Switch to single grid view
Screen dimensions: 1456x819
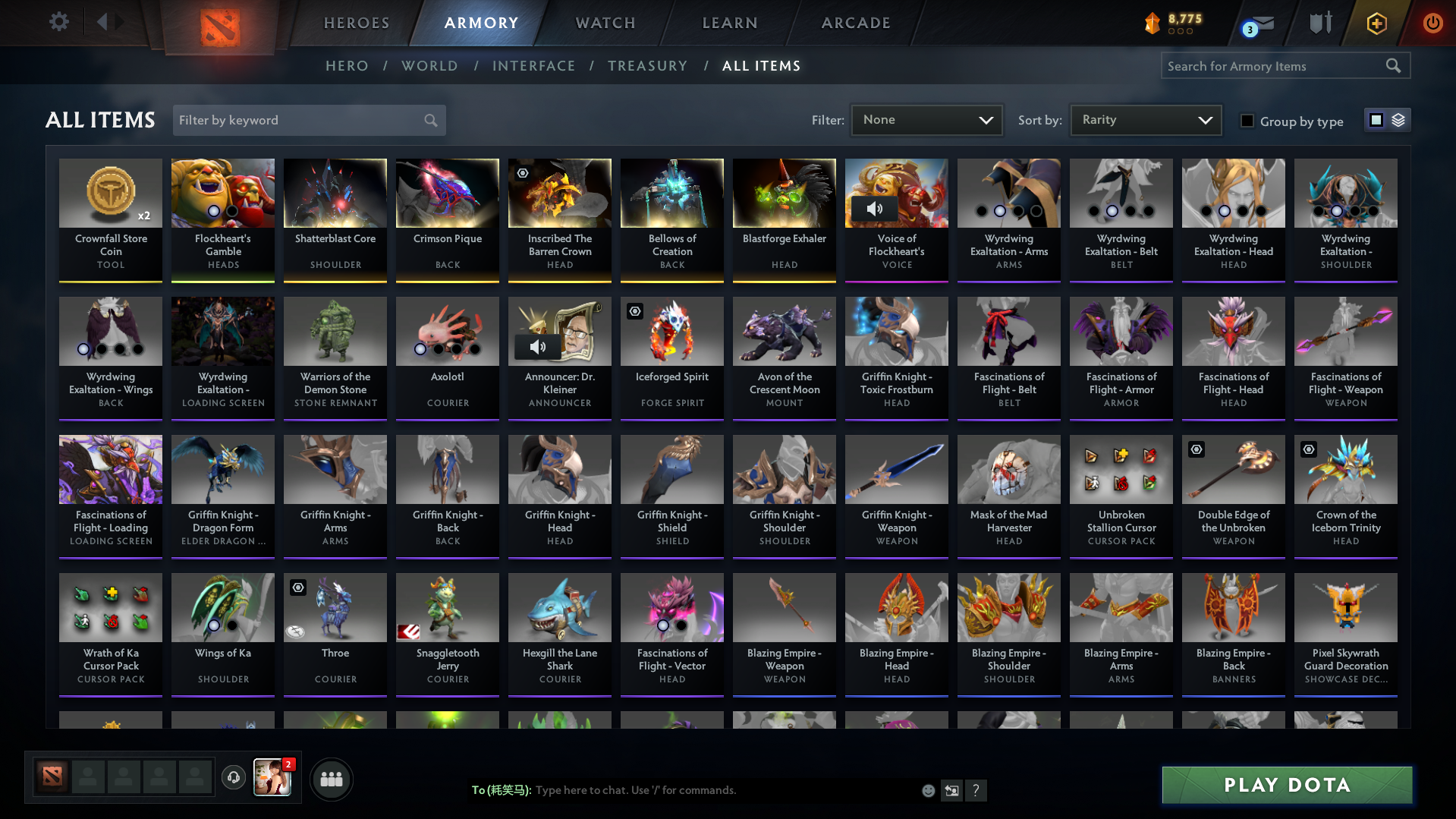coord(1376,119)
